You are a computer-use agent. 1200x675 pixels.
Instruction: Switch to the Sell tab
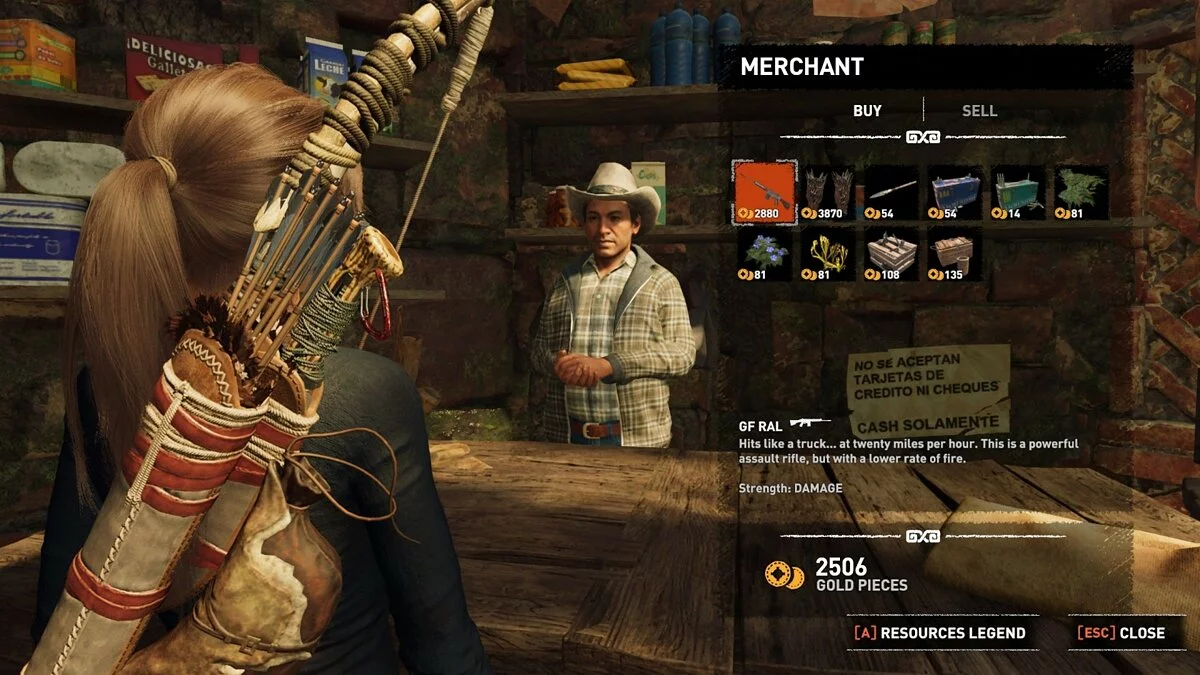click(979, 111)
